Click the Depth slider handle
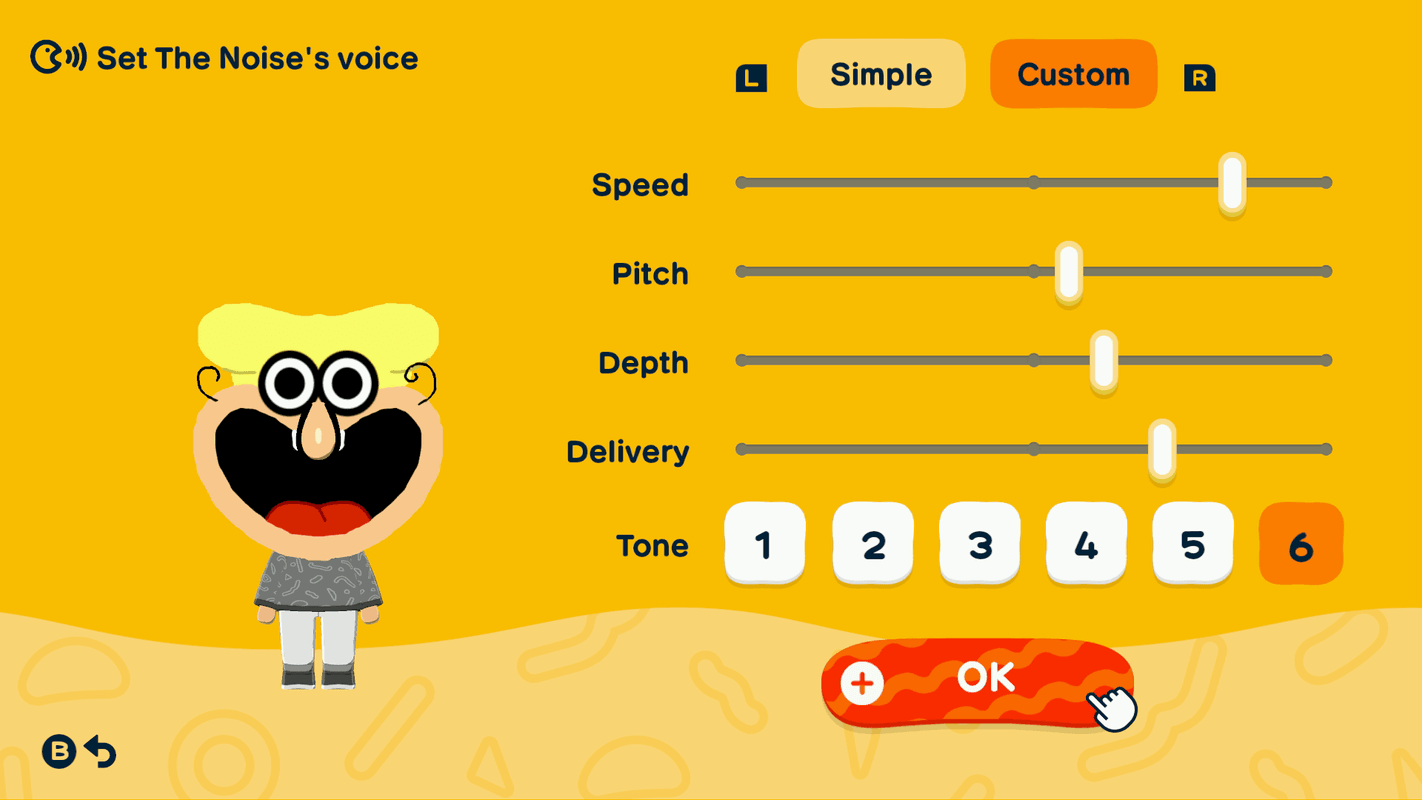 pos(1102,362)
